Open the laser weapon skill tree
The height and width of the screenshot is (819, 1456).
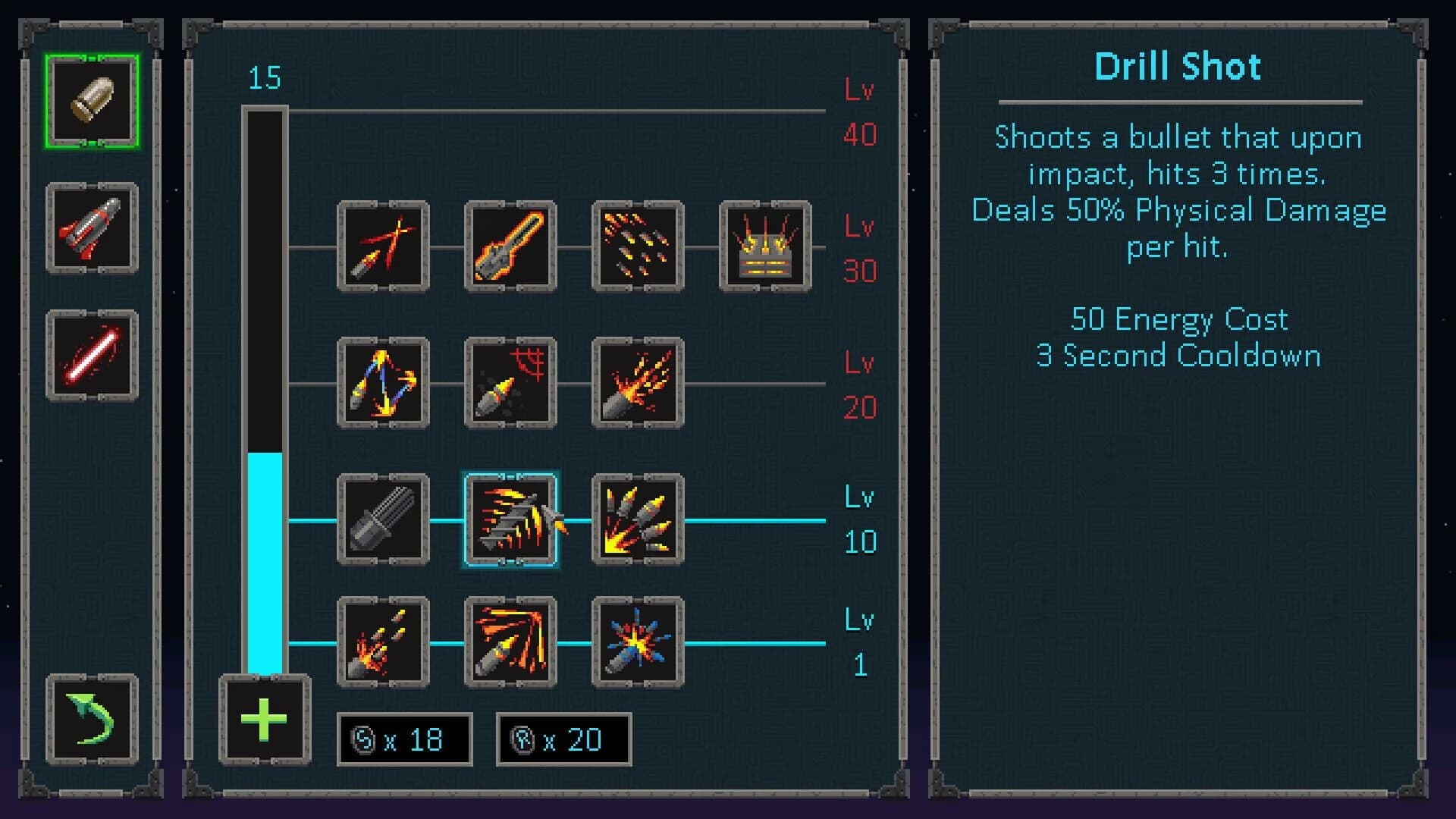(91, 353)
